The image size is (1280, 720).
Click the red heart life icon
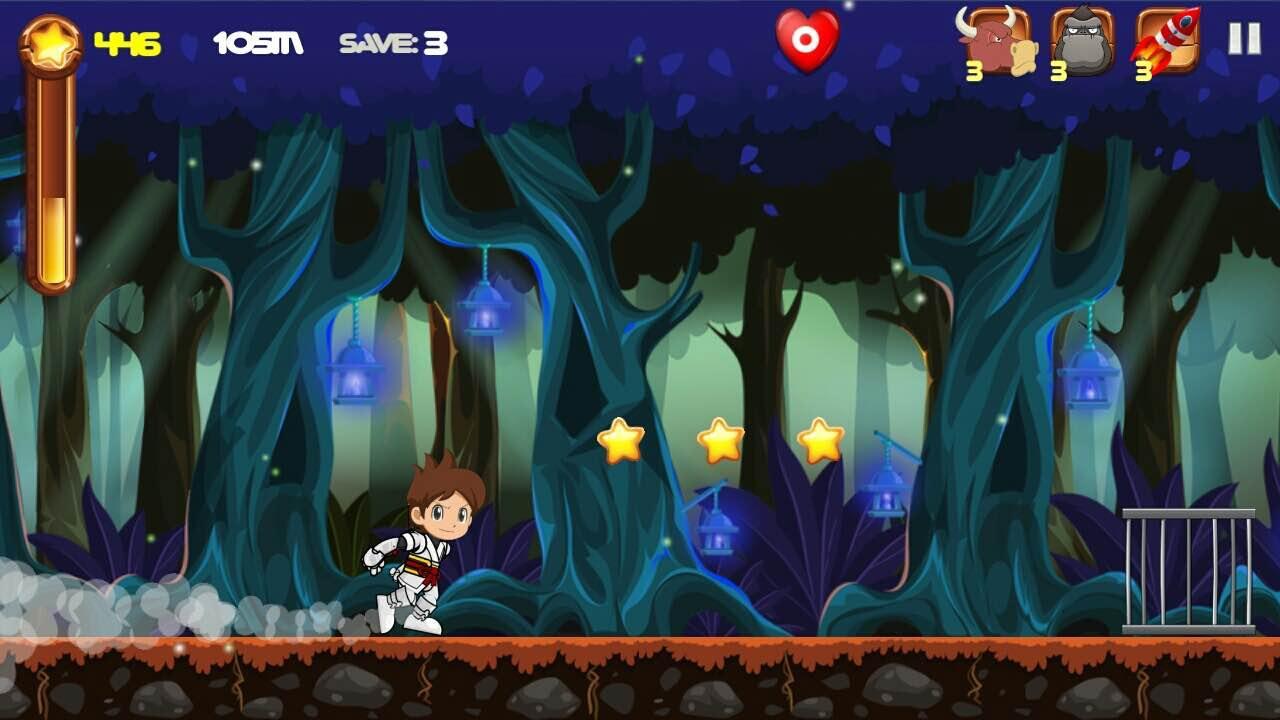(x=806, y=40)
